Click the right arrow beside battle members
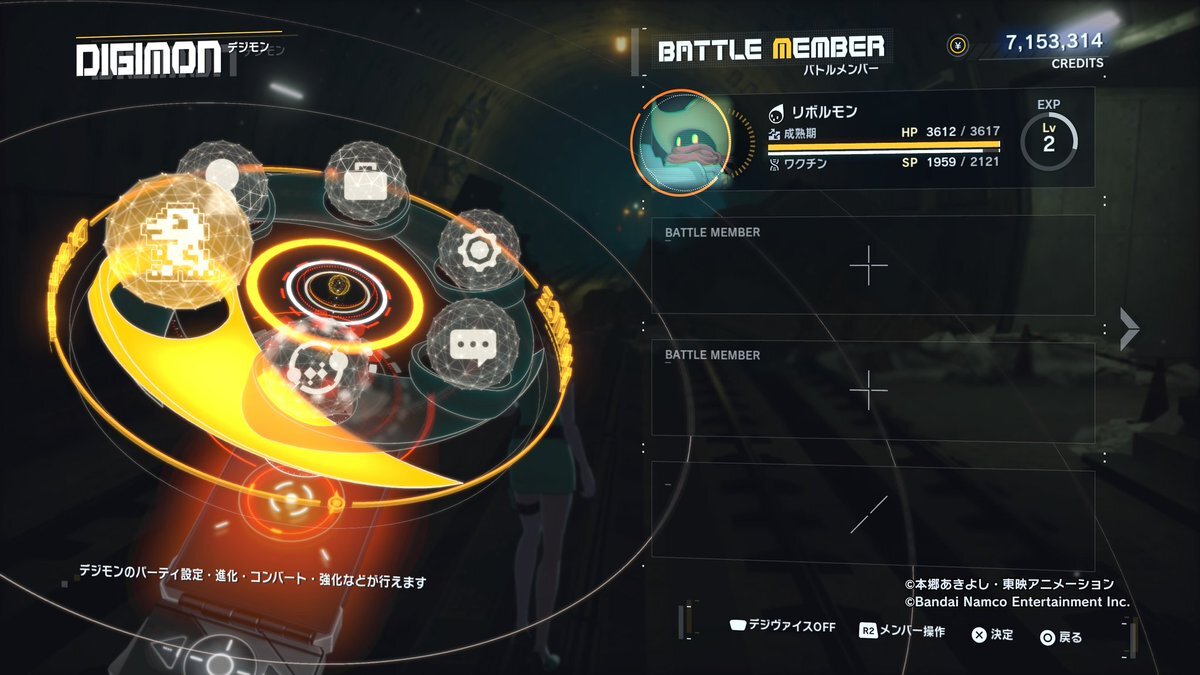 pos(1129,329)
